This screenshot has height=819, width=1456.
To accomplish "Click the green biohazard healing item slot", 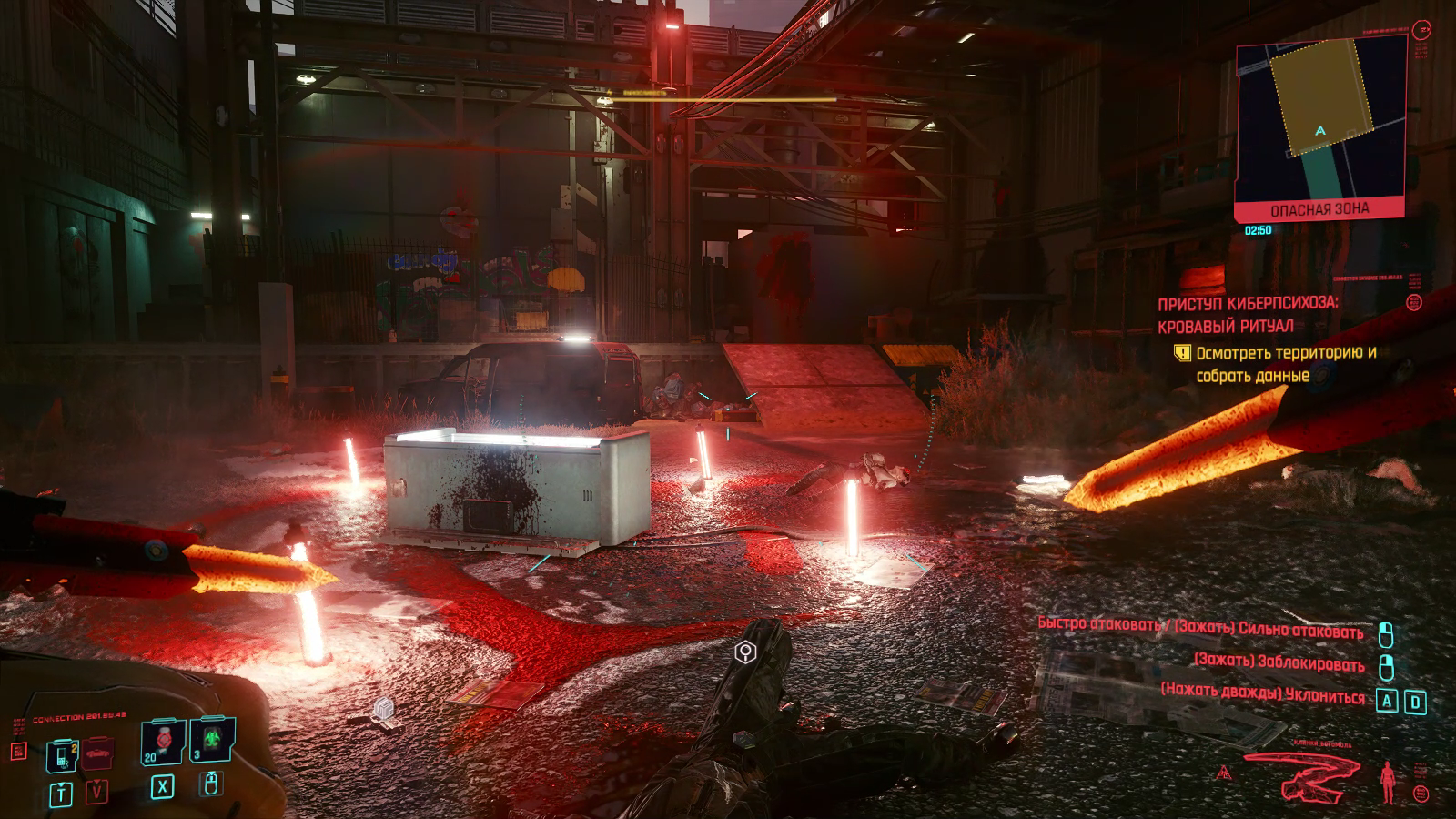I will coord(212,738).
